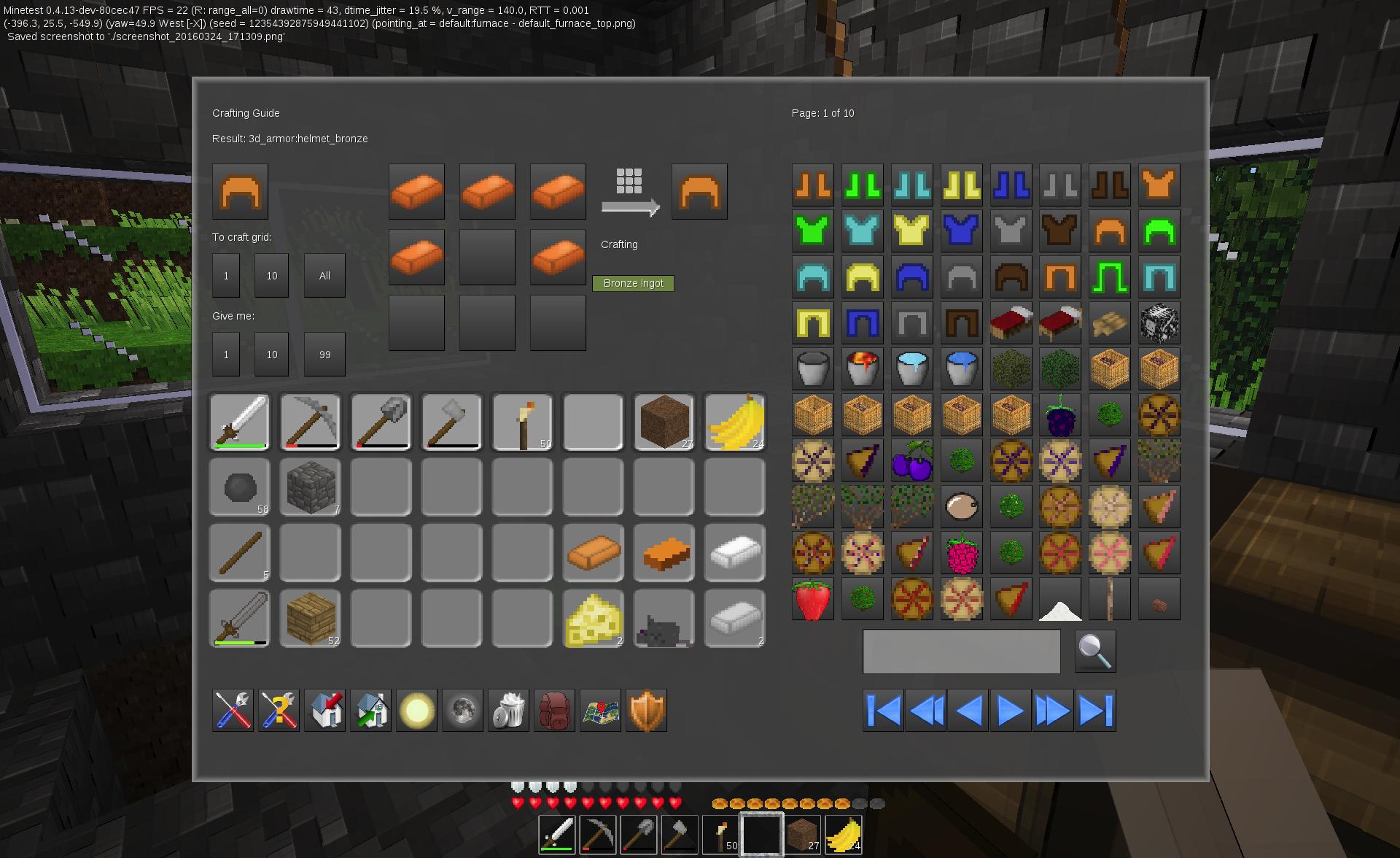Jump to the first page of items
This screenshot has height=858, width=1400.
tap(882, 708)
